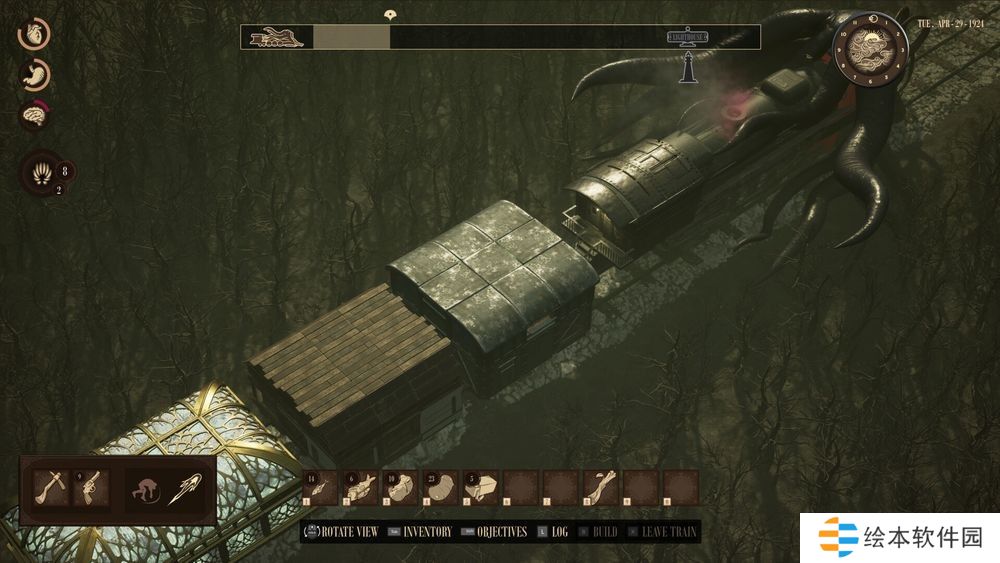Screen dimensions: 1000x563
Task: Select the bone-shaped item in the hotbar
Action: click(600, 487)
